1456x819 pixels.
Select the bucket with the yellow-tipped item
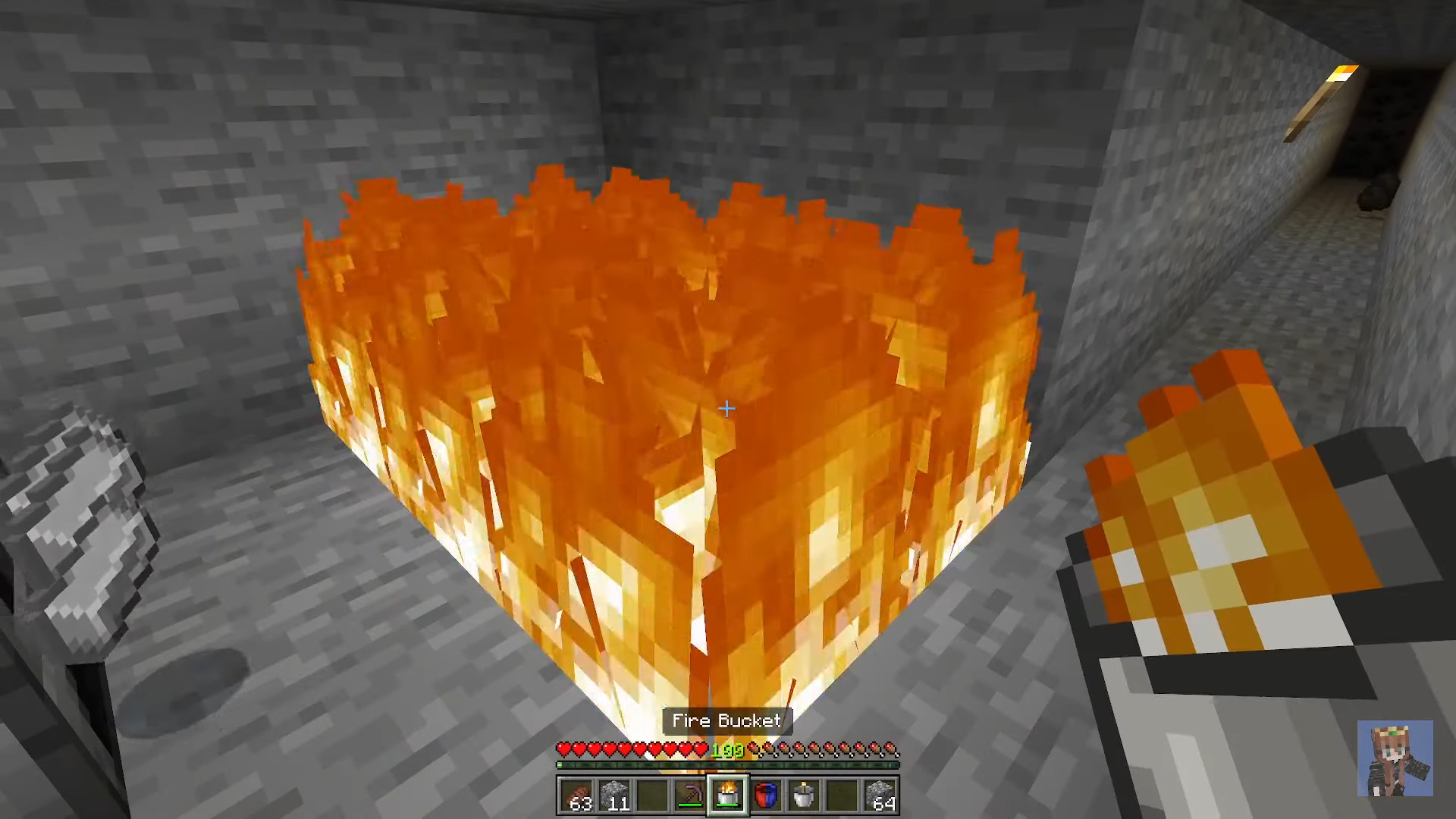pyautogui.click(x=804, y=795)
